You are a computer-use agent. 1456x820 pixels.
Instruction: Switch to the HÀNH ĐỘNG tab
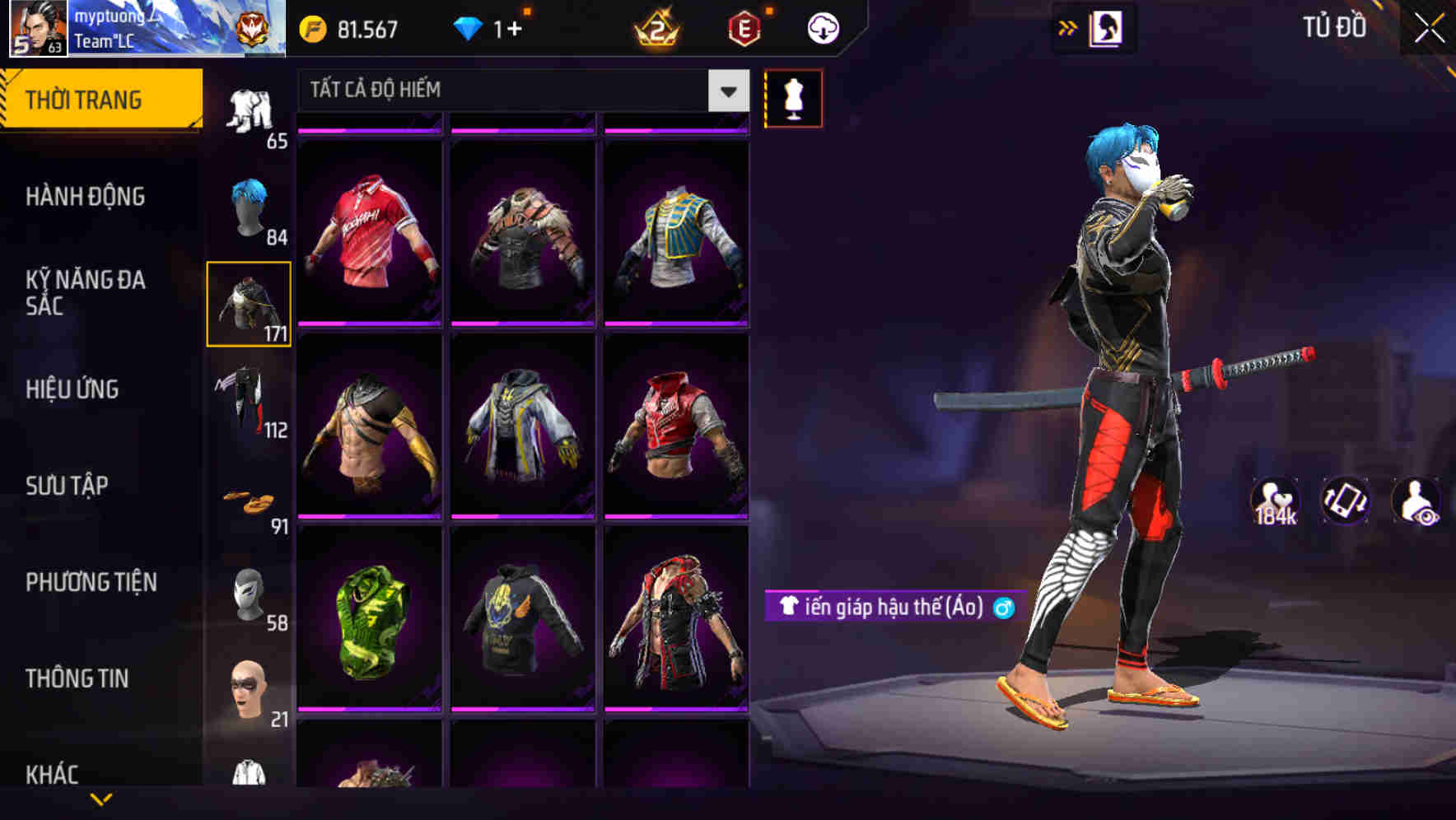[x=85, y=198]
